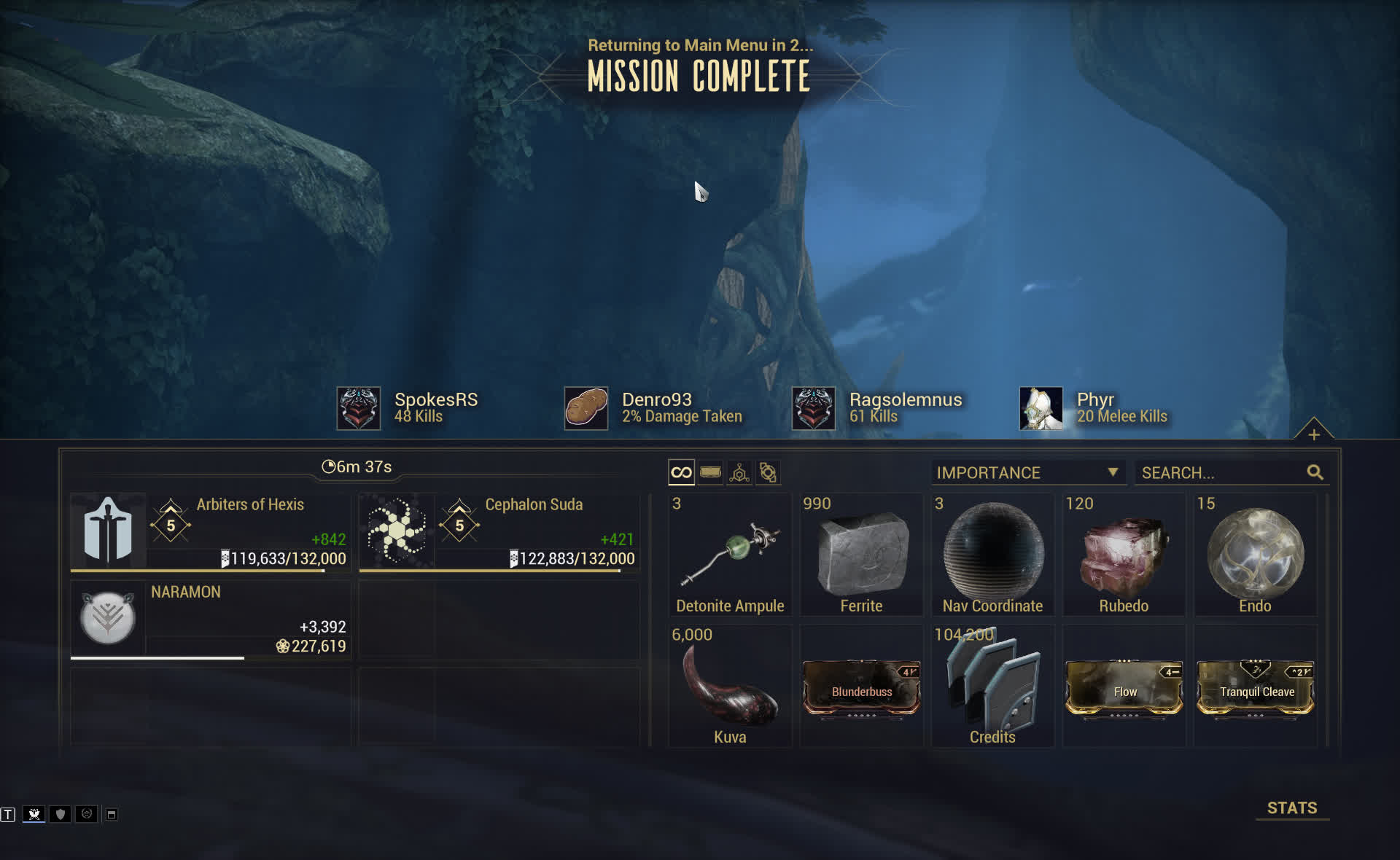This screenshot has height=860, width=1400.
Task: Open the IMPORTANCE sort dropdown
Action: click(1027, 473)
